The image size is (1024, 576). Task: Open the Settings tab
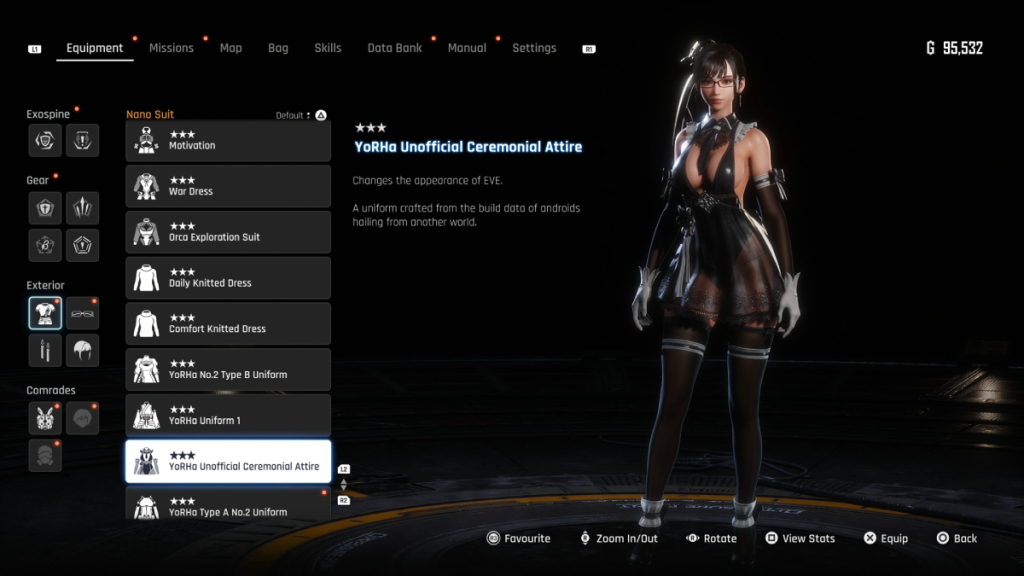(534, 48)
